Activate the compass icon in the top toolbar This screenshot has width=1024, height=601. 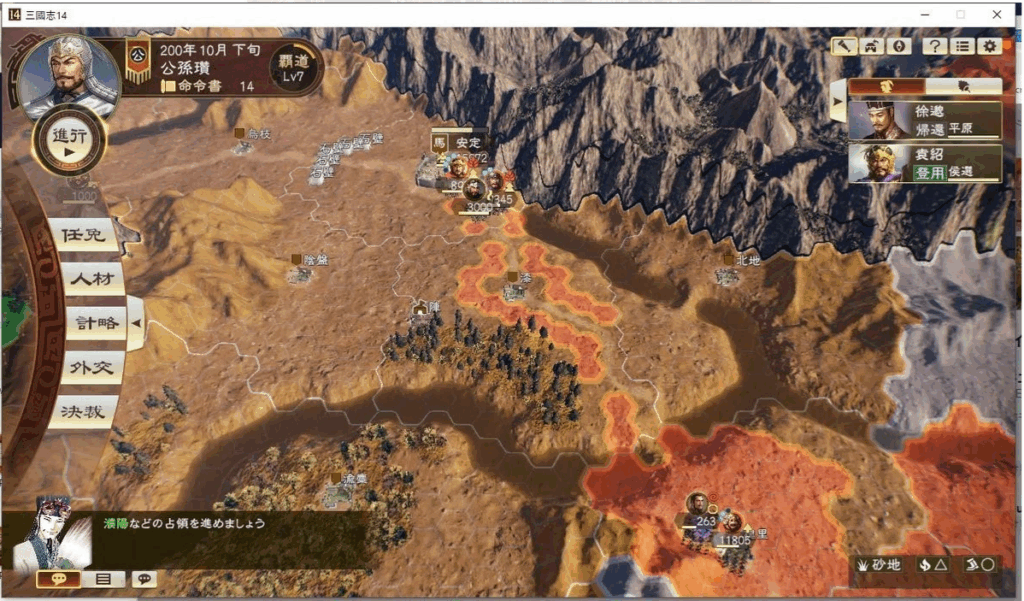pyautogui.click(x=897, y=46)
